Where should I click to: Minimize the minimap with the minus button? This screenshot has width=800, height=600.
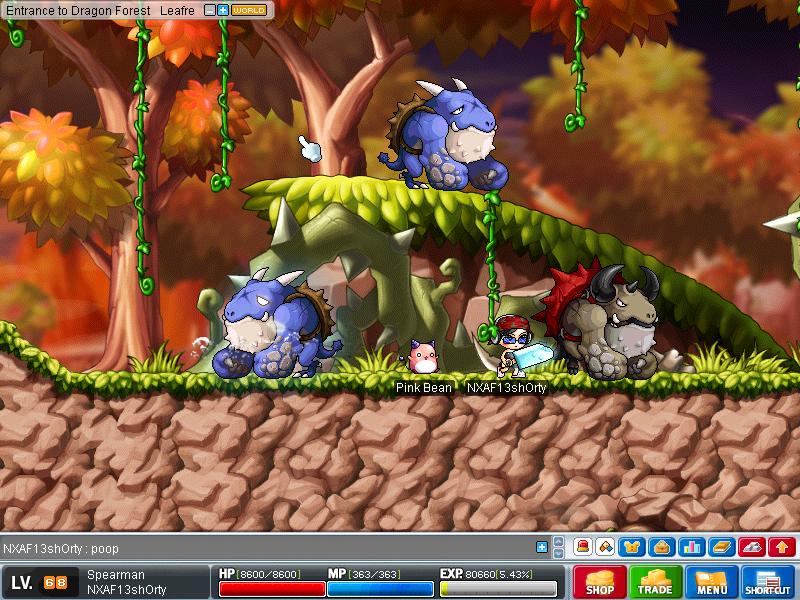209,10
